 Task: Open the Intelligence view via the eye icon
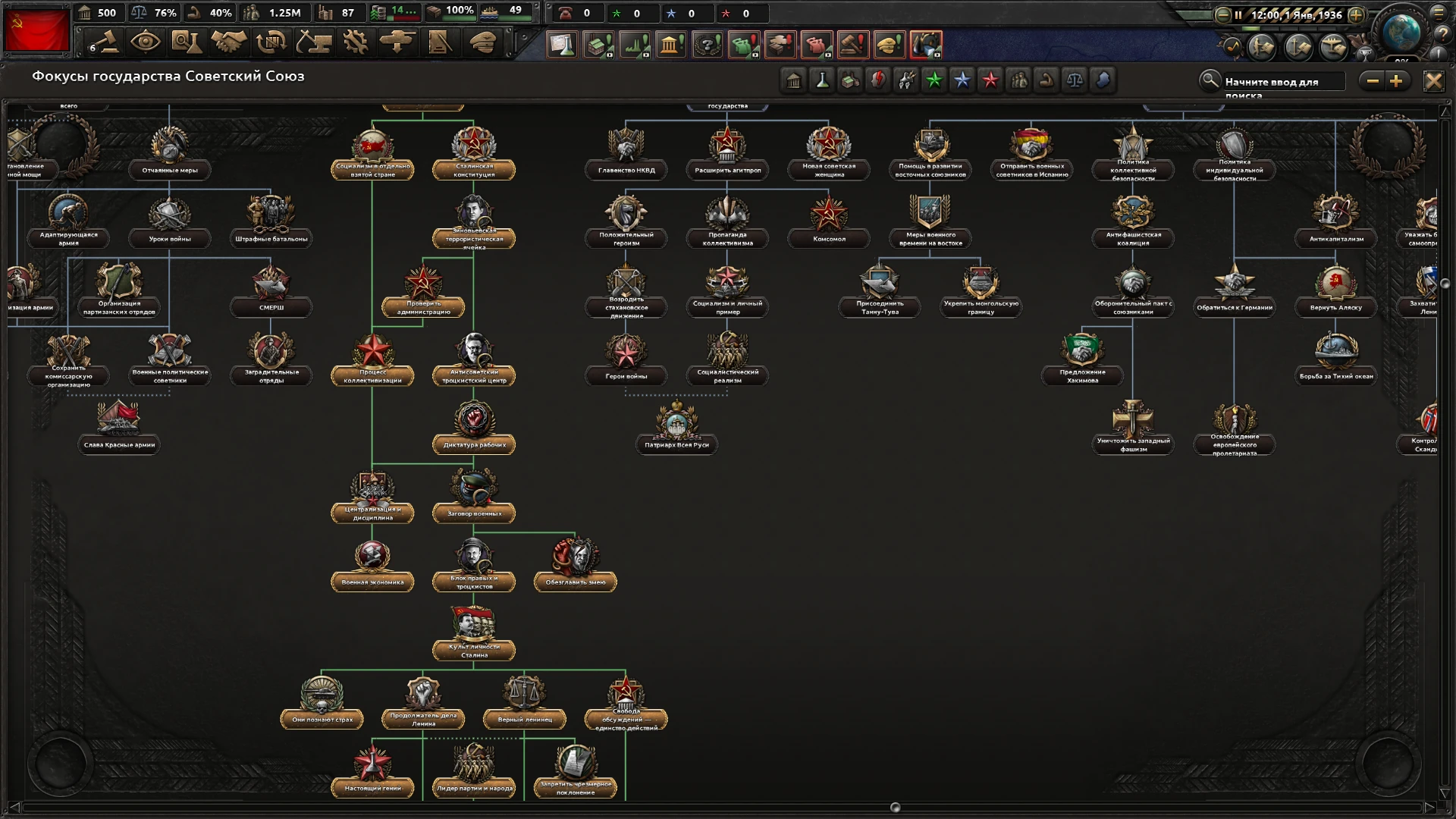point(146,43)
